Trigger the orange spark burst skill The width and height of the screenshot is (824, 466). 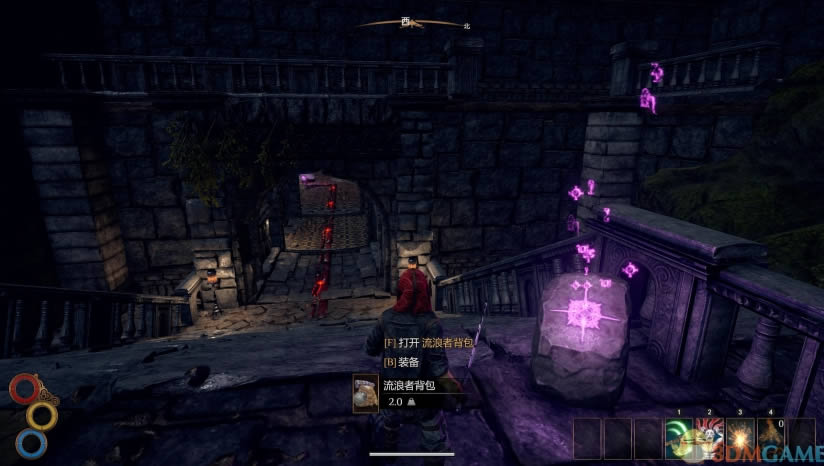coord(741,435)
